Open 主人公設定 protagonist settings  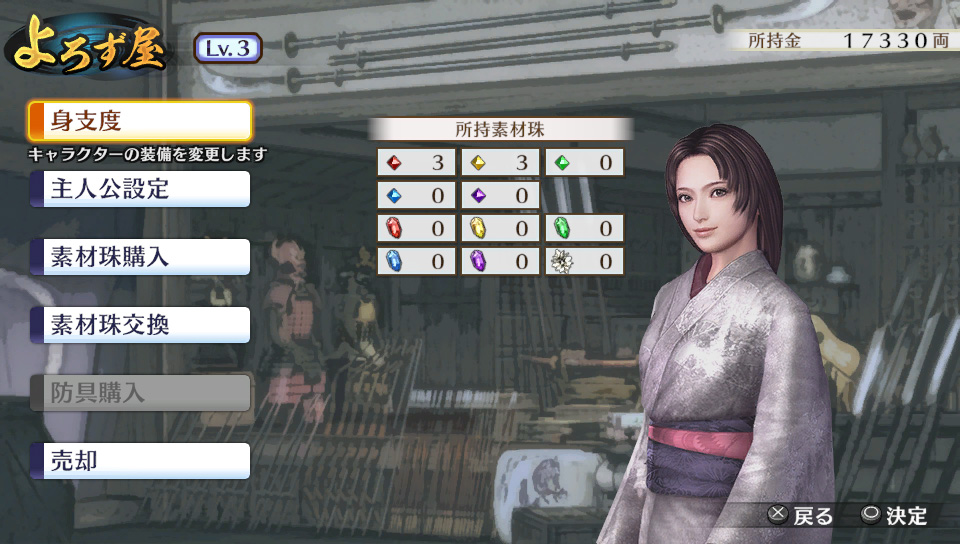140,189
